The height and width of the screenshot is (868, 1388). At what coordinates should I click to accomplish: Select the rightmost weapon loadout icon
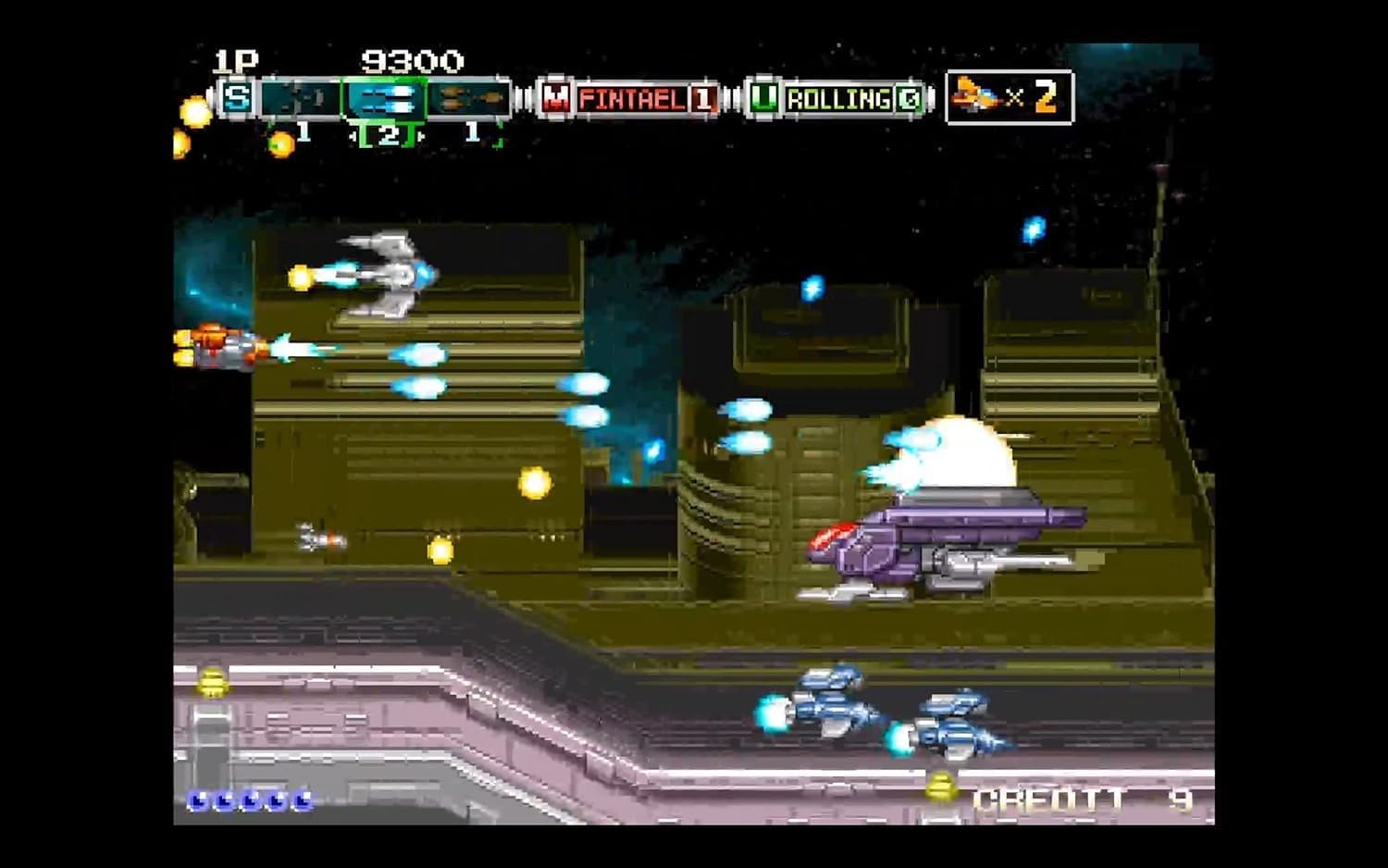[x=467, y=97]
